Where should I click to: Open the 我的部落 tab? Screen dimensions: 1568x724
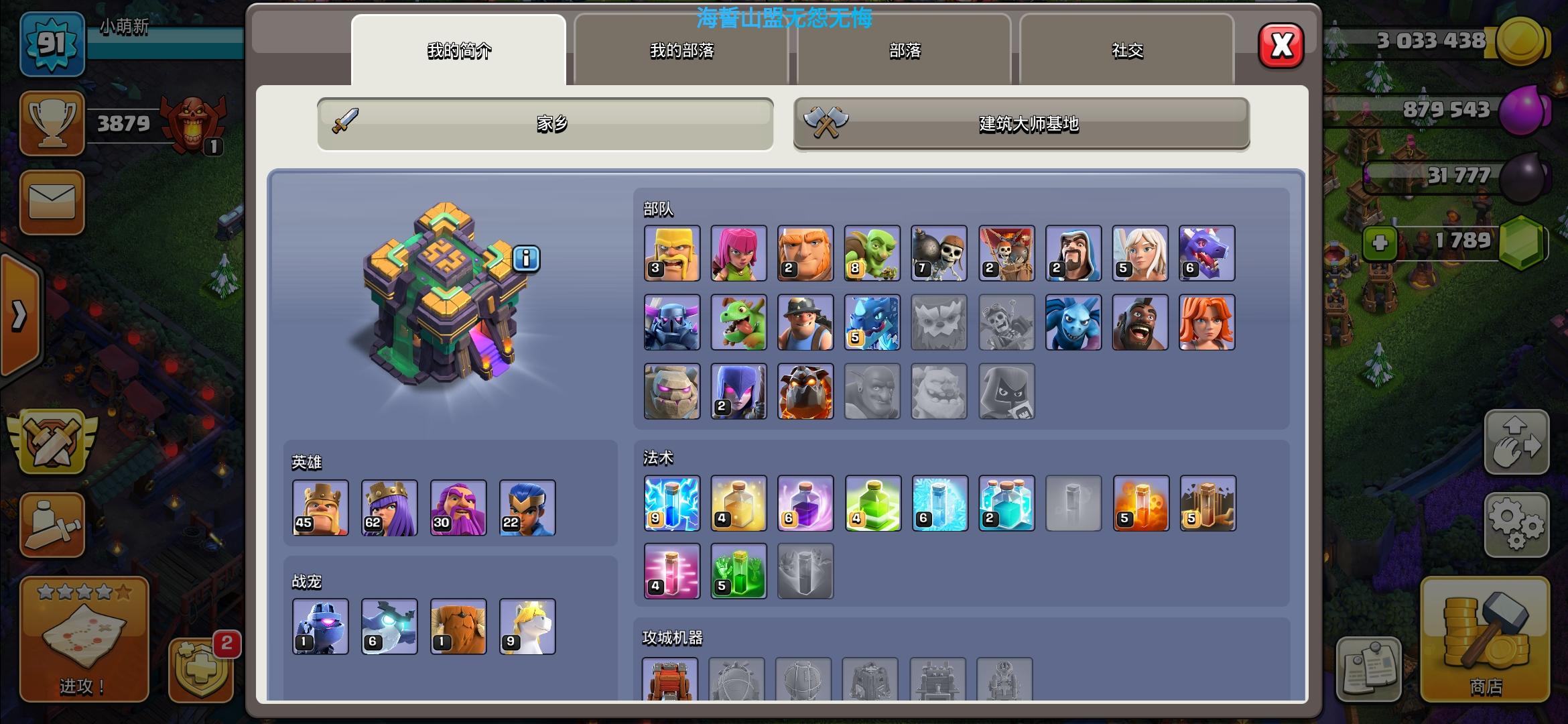click(x=681, y=51)
